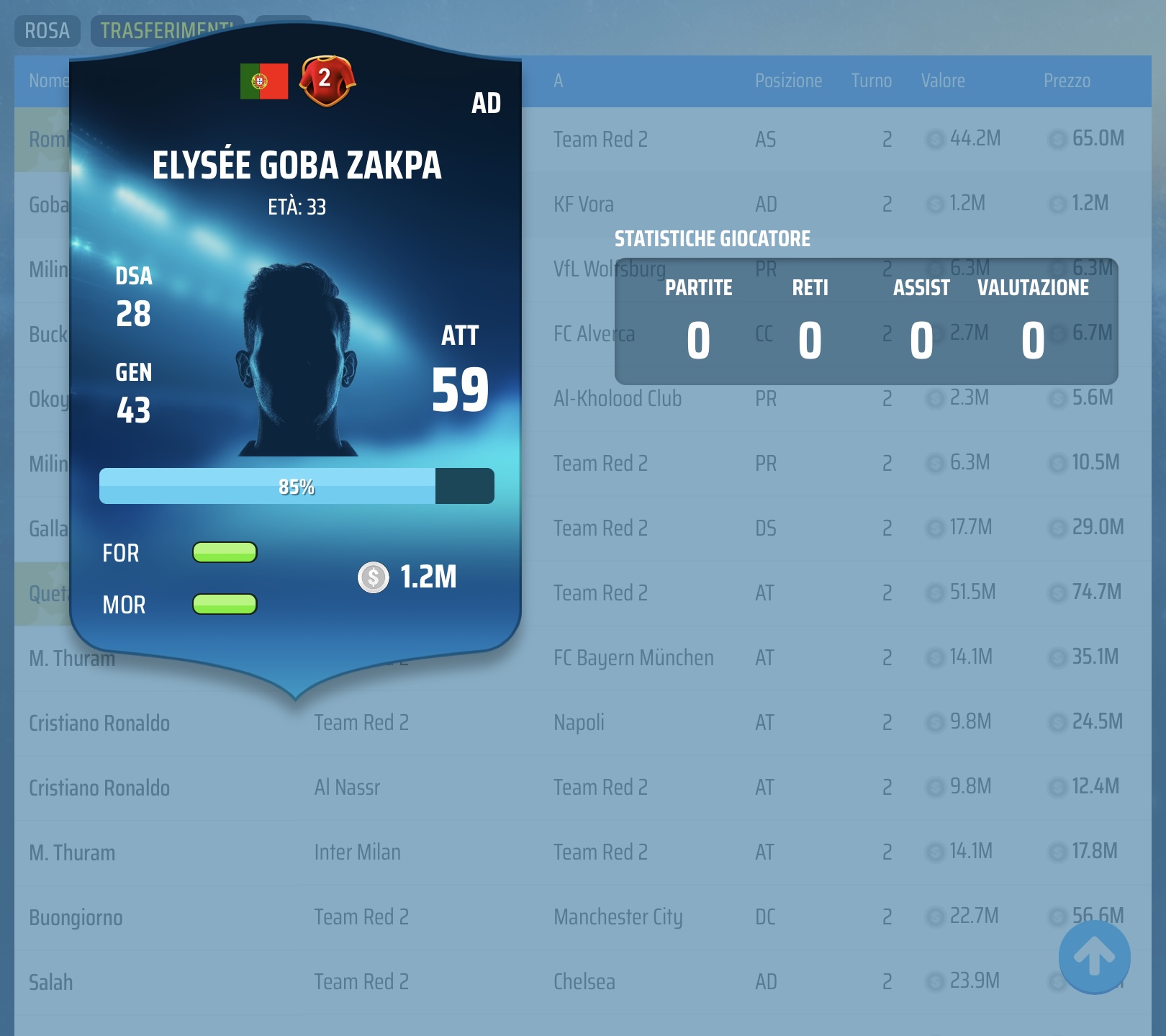Viewport: 1166px width, 1036px height.
Task: Click the Turno column header
Action: pos(871,81)
